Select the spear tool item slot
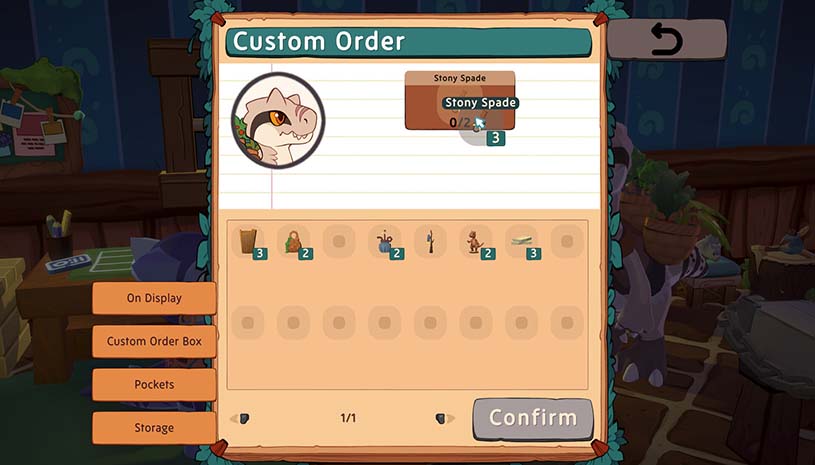This screenshot has width=815, height=465. 430,241
